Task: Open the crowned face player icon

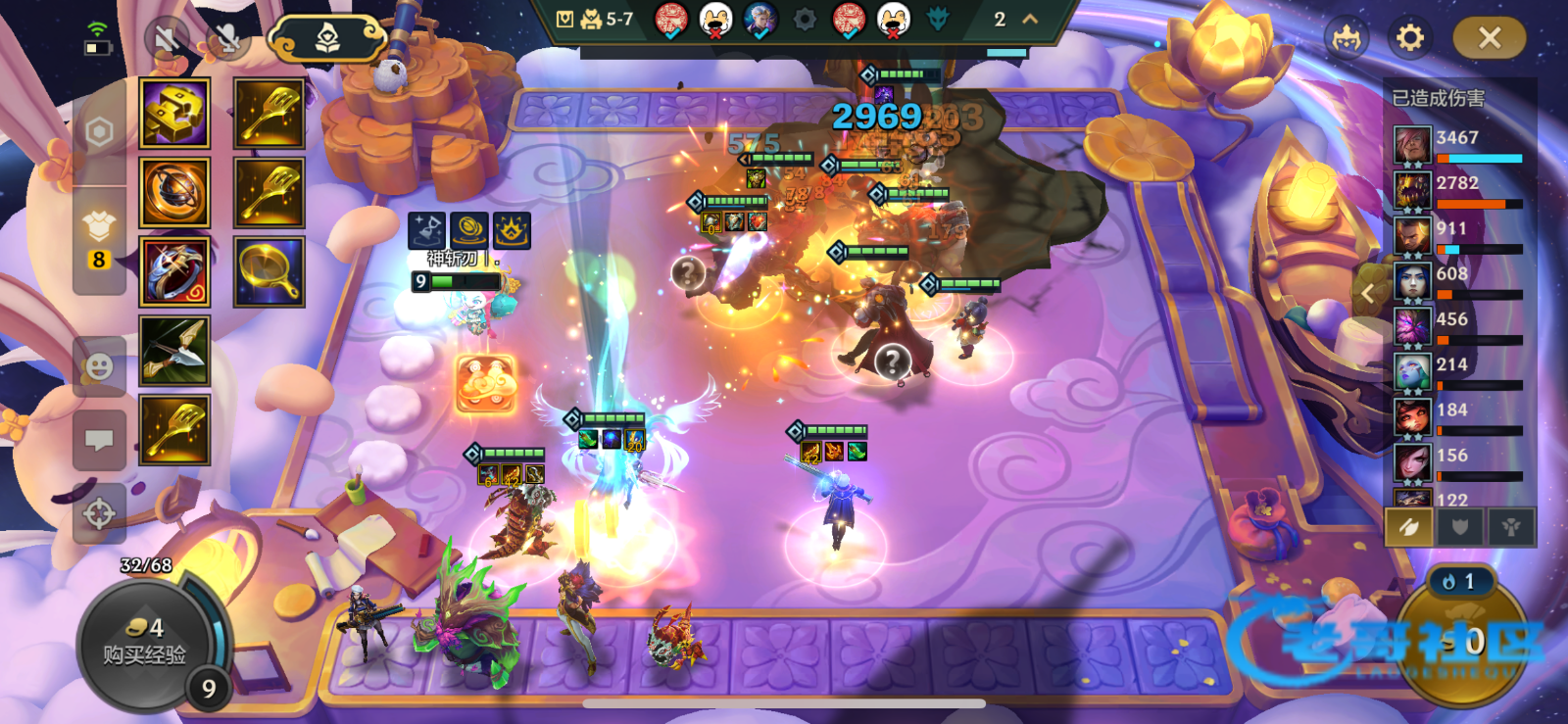Action: [x=1347, y=39]
